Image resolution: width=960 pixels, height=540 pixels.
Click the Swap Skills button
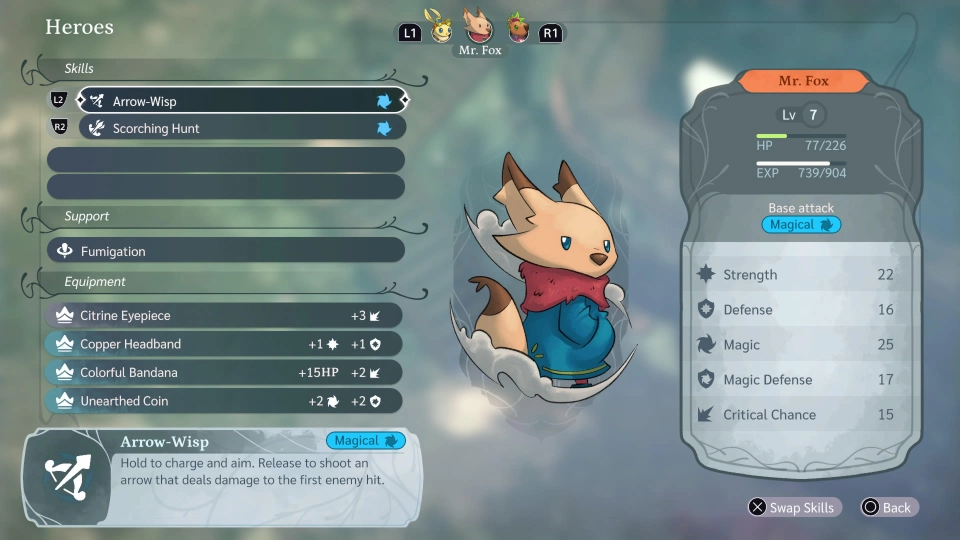tap(792, 507)
